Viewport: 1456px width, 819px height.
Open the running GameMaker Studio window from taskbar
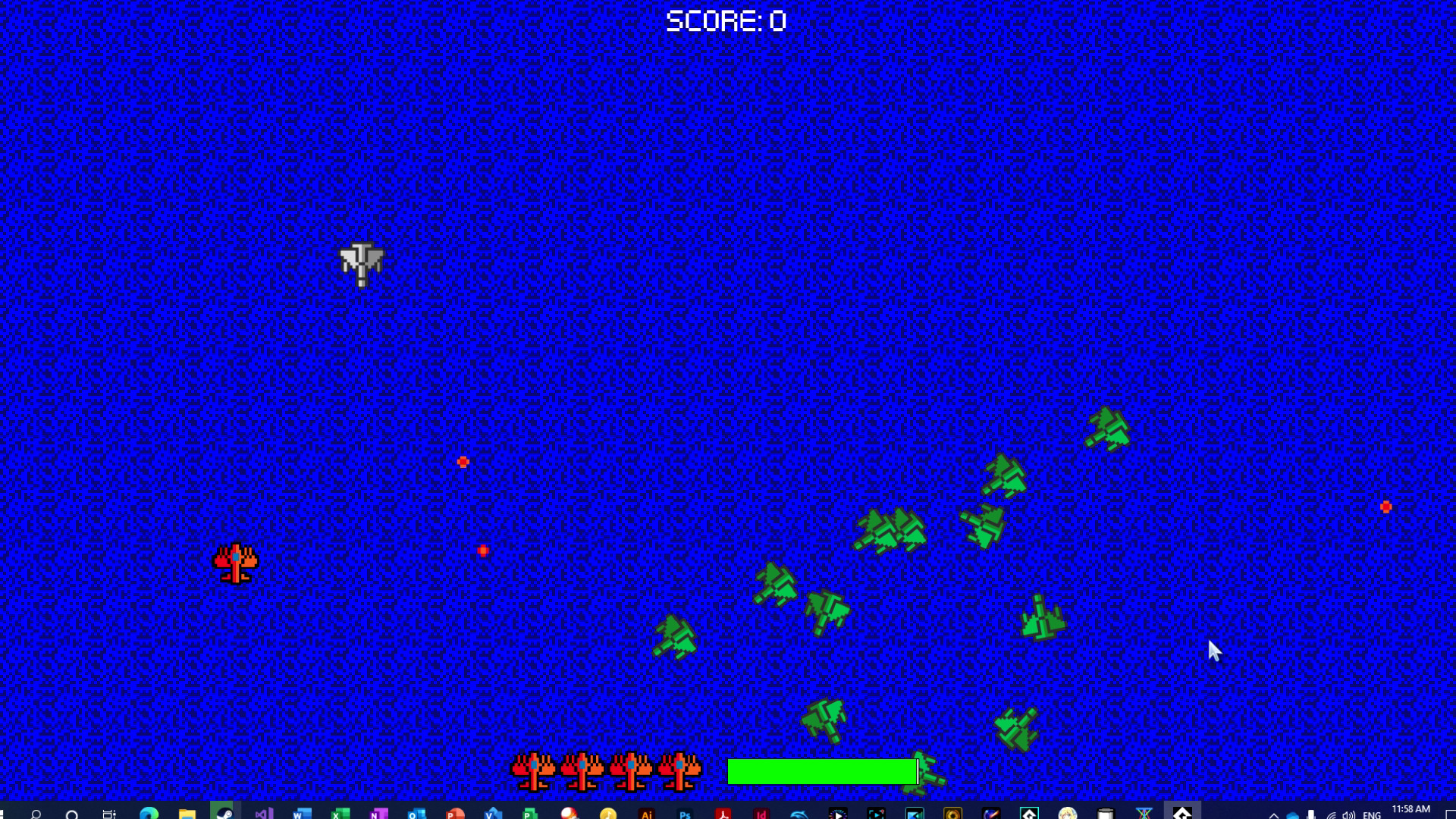tap(1183, 813)
